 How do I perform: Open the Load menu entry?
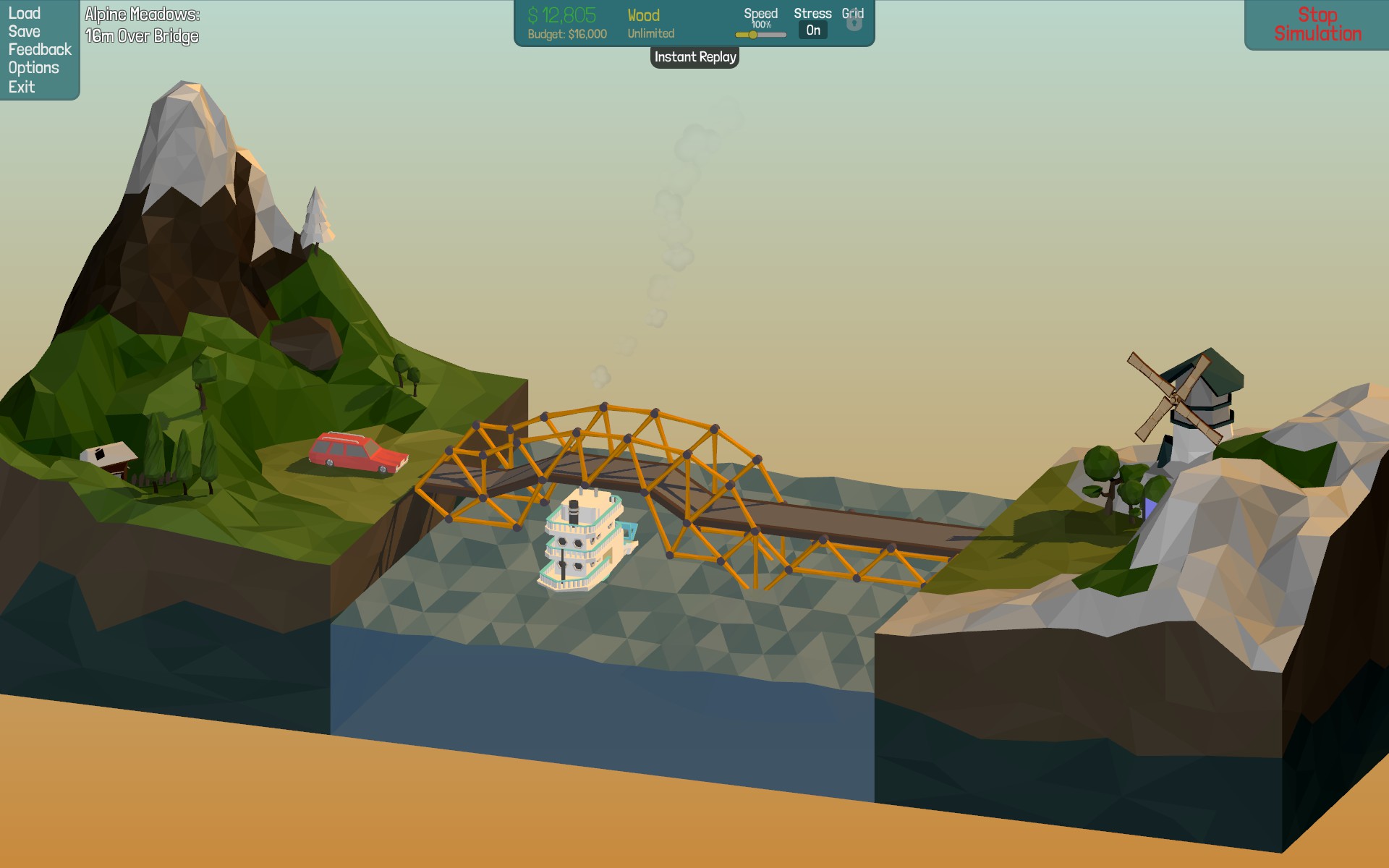(x=25, y=14)
